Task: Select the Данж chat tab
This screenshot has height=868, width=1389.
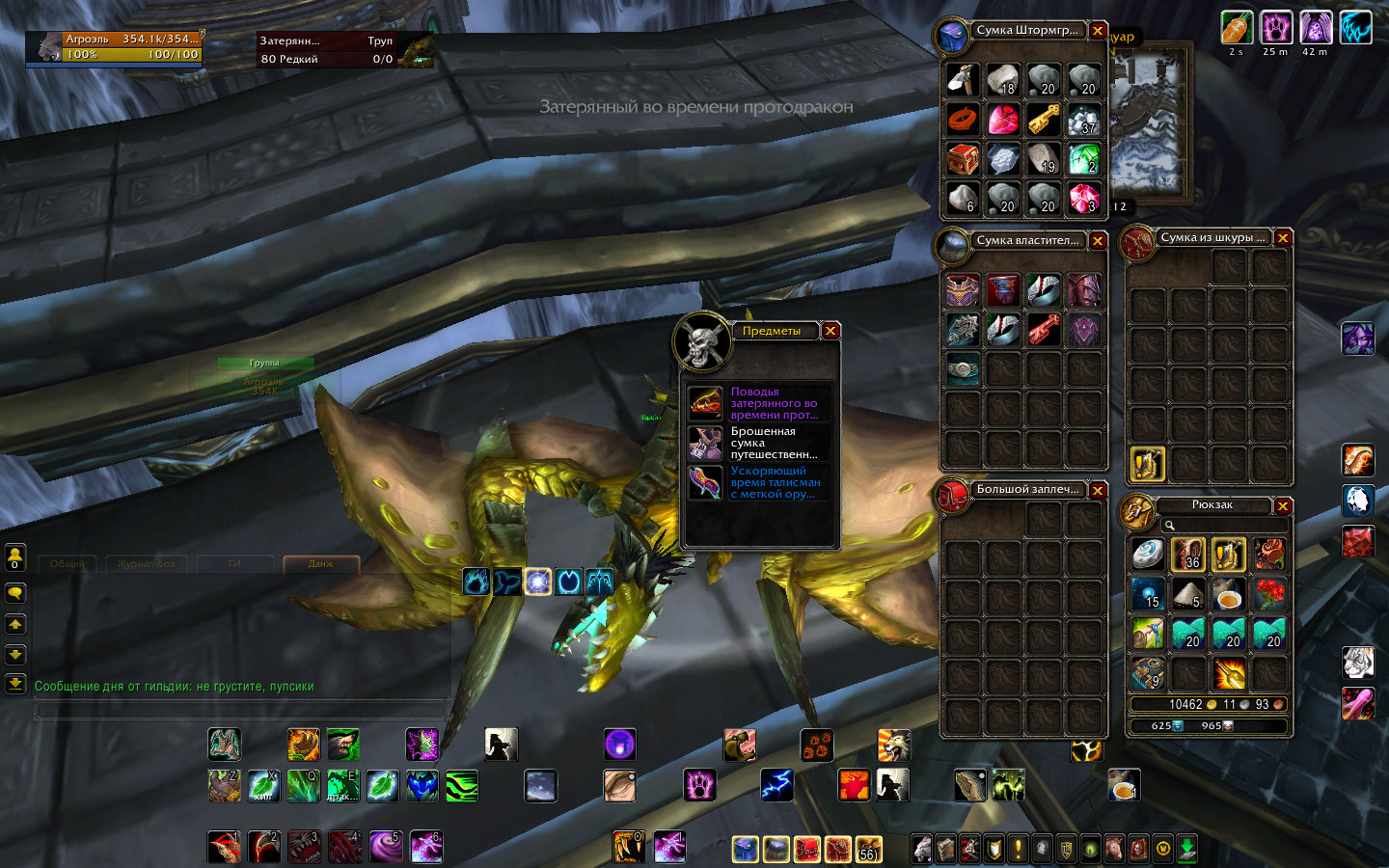Action: tap(320, 563)
